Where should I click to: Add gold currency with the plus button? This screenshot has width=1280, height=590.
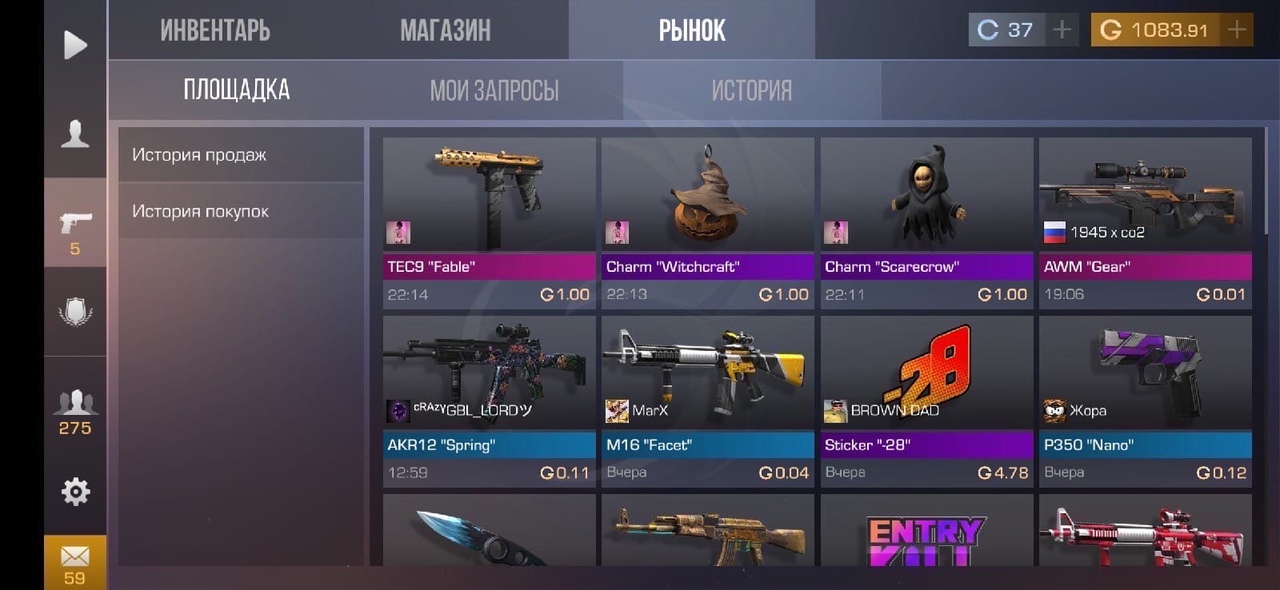pyautogui.click(x=1237, y=30)
